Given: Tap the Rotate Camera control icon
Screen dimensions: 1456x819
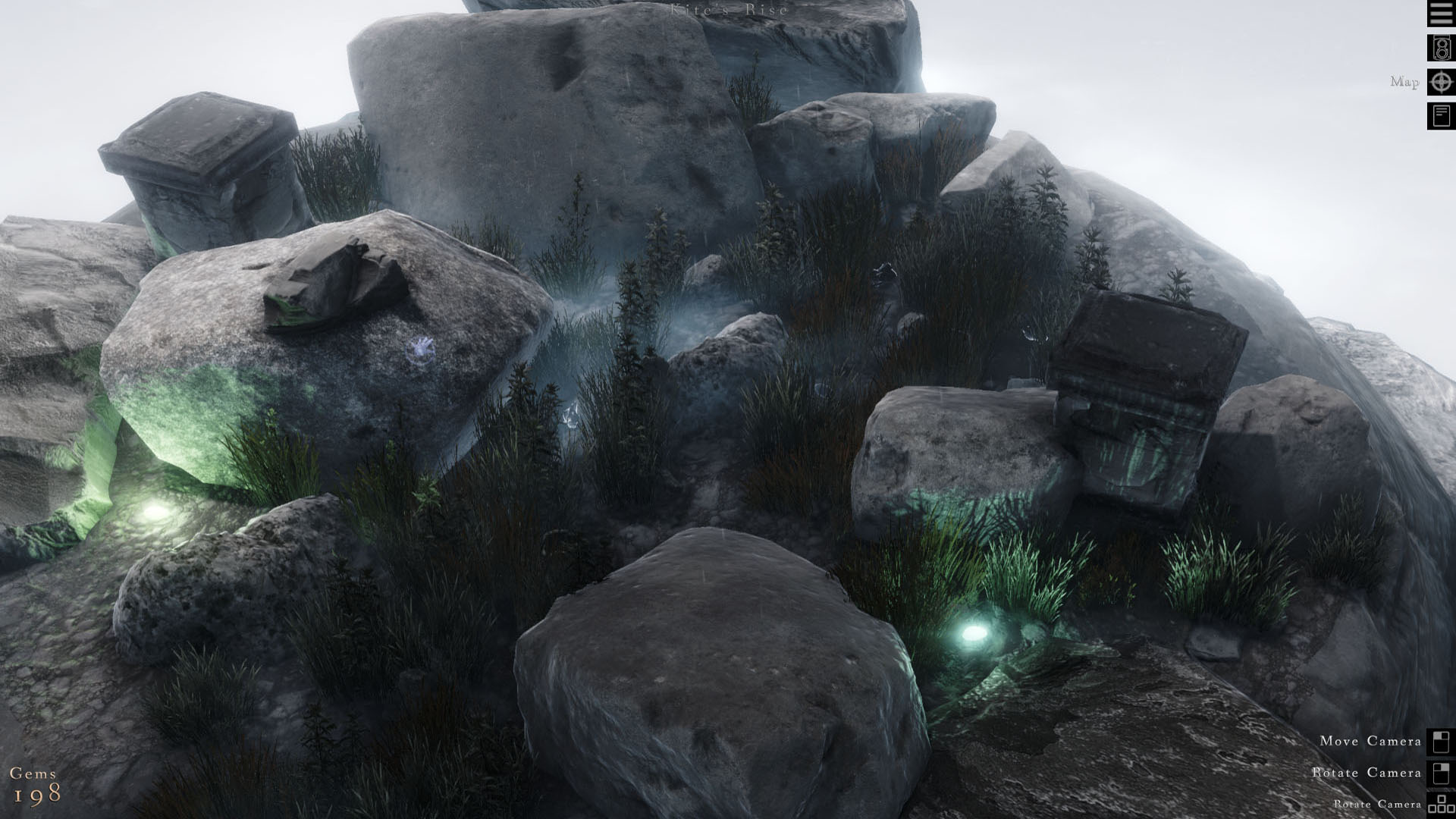Looking at the screenshot, I should click(1442, 773).
